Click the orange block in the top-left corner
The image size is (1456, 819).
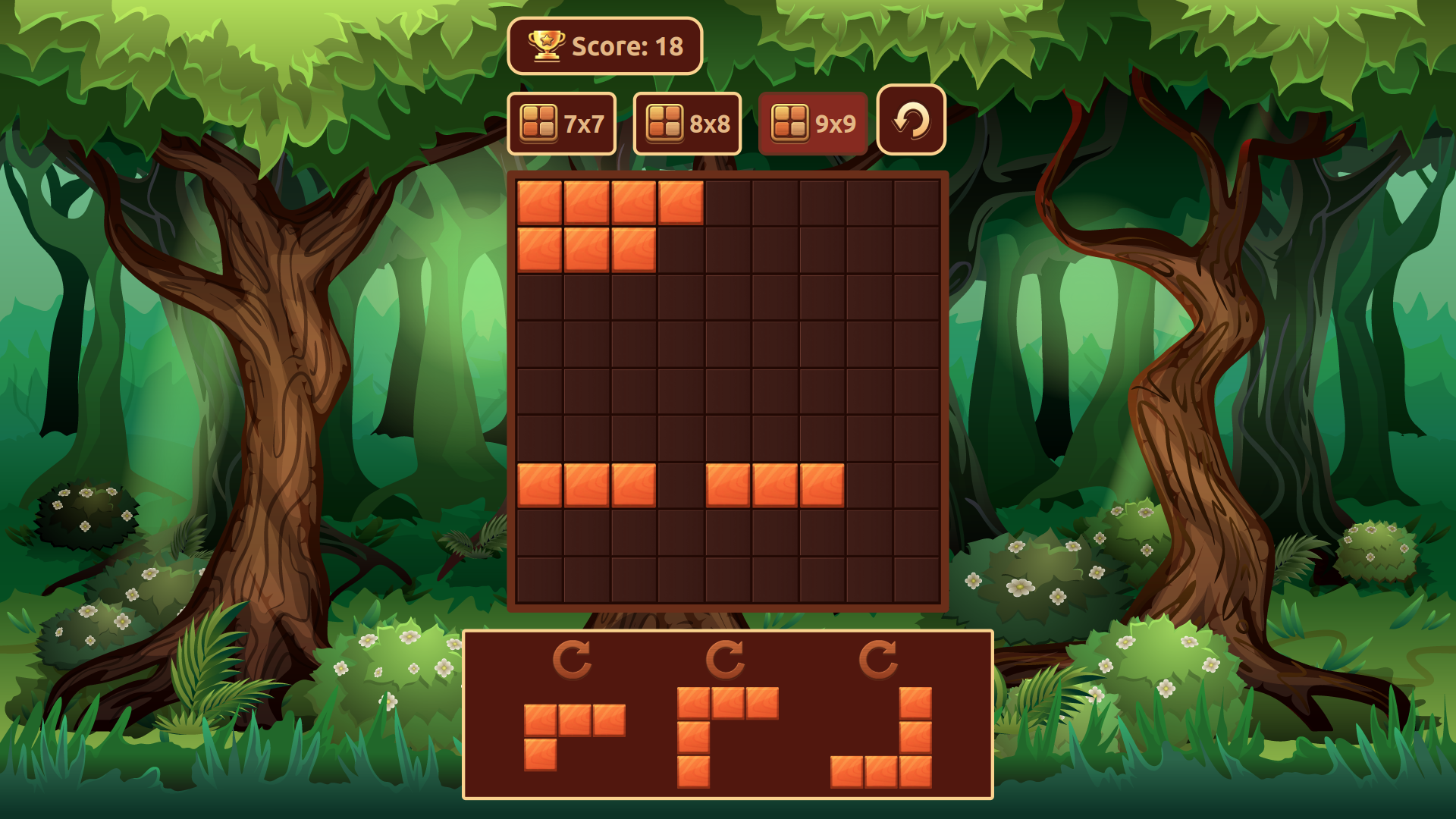point(540,203)
